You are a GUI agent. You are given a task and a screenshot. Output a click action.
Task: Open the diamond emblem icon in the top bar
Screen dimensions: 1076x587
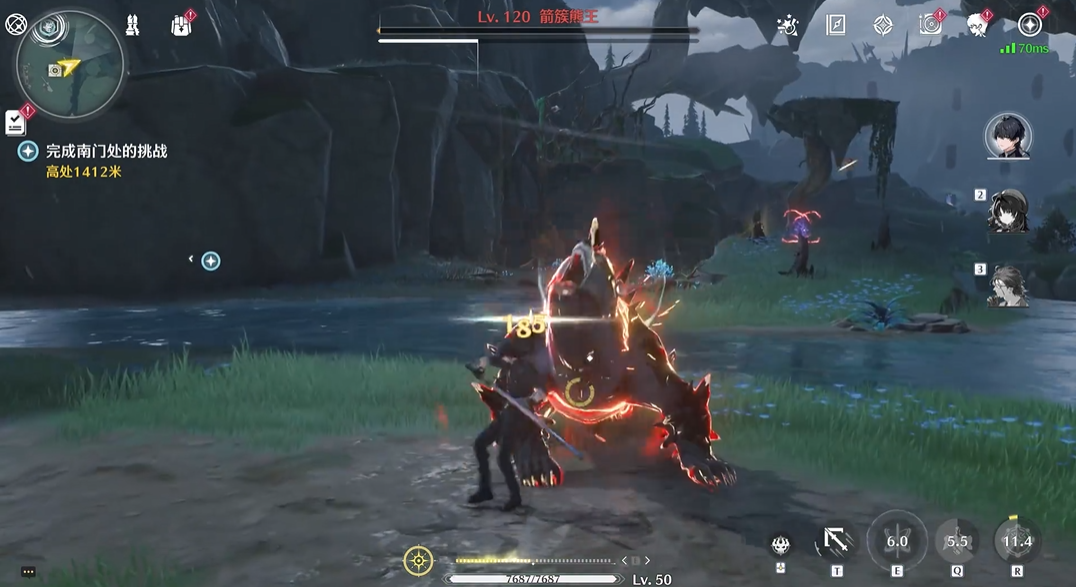click(x=883, y=26)
